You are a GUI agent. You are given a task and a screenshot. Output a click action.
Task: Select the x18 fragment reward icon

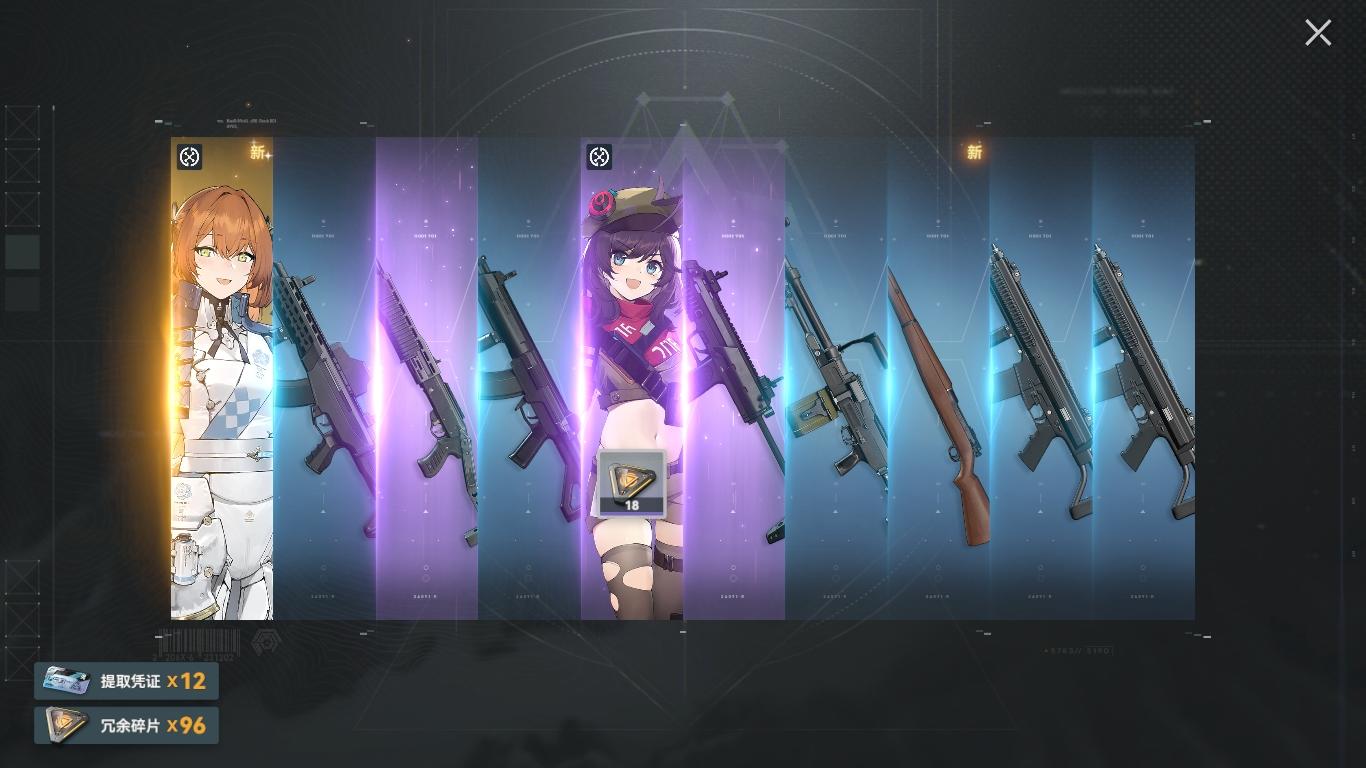point(630,483)
